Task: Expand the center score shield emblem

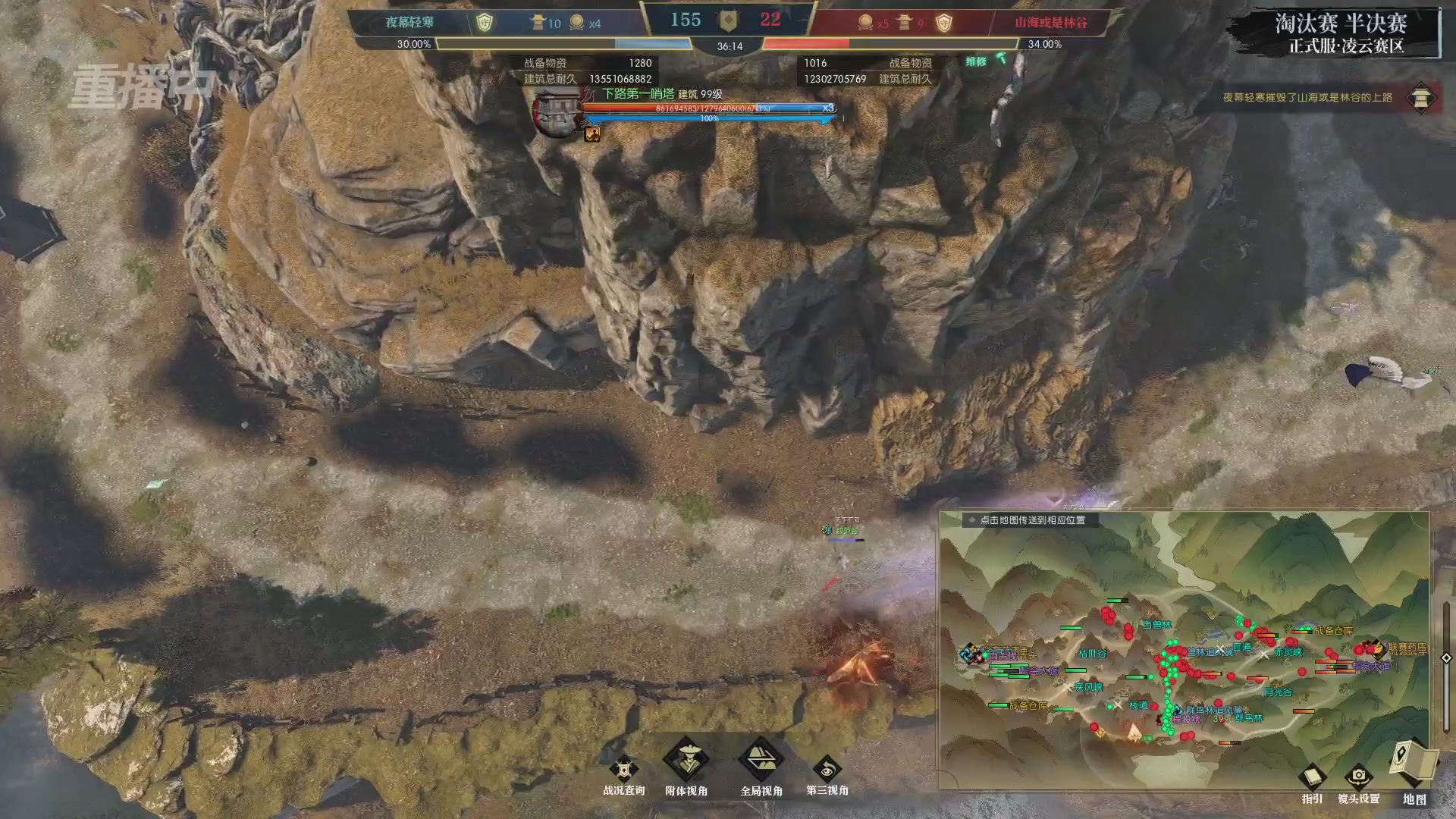Action: (x=730, y=20)
